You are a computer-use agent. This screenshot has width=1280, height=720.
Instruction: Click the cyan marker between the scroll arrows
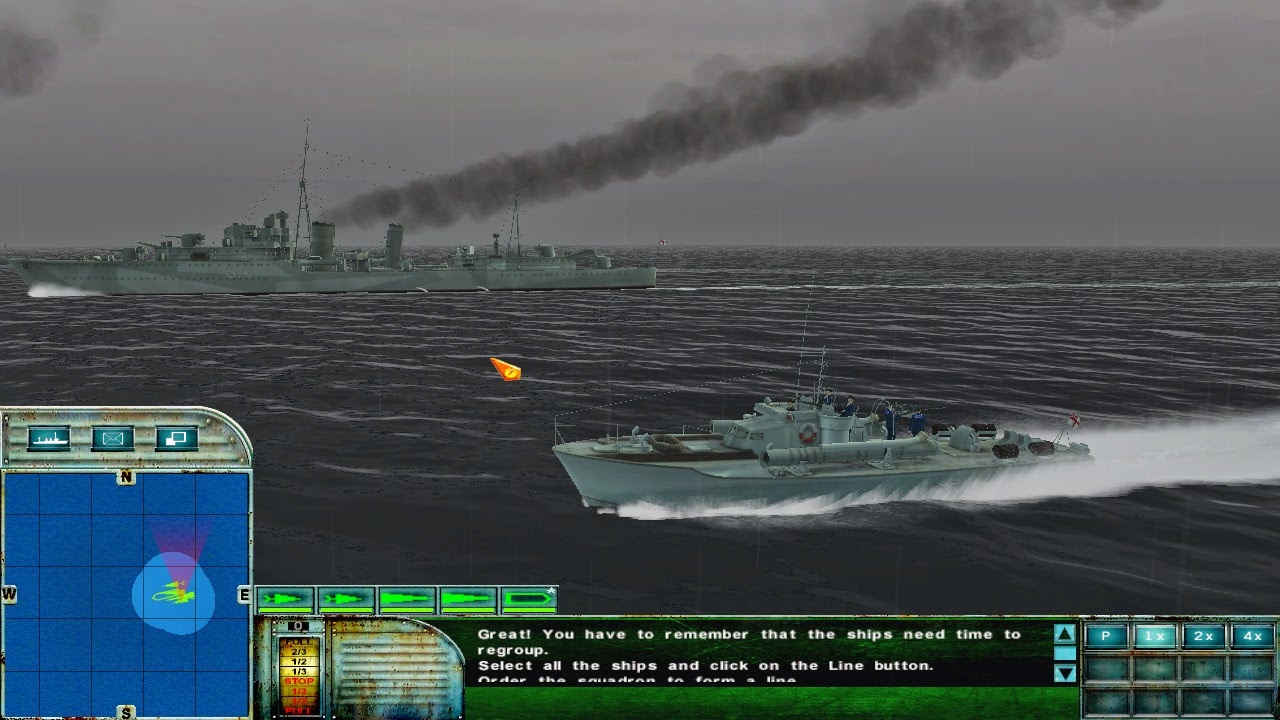pyautogui.click(x=1065, y=652)
